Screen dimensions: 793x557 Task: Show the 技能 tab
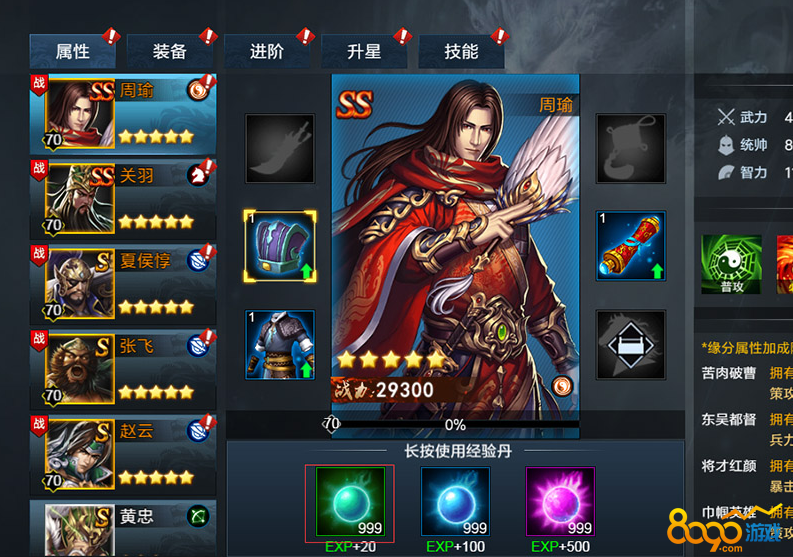click(461, 52)
